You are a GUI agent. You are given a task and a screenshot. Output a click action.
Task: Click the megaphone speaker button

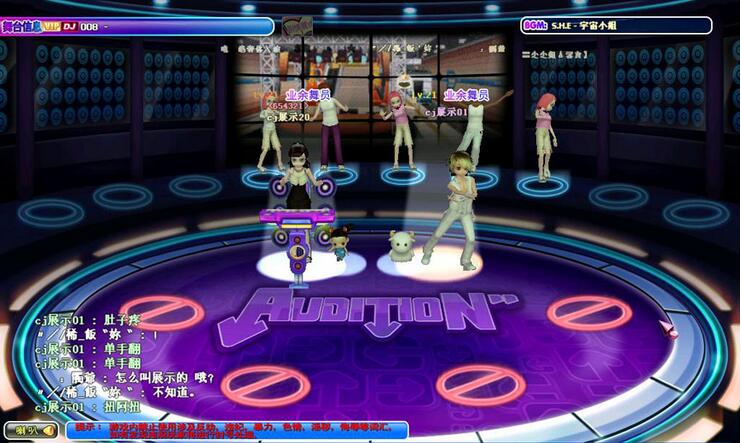(30, 431)
